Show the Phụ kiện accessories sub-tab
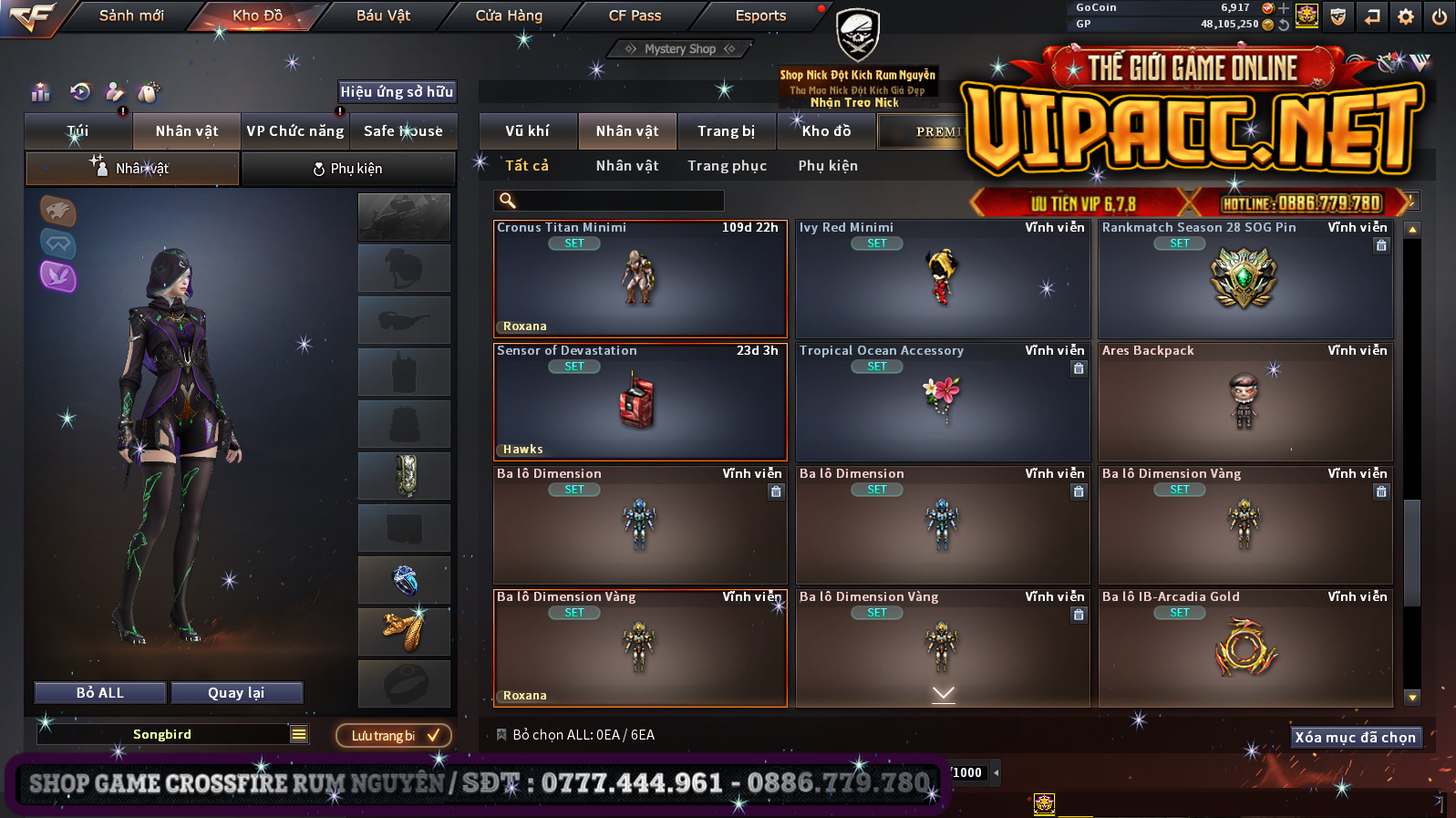 pyautogui.click(x=828, y=166)
